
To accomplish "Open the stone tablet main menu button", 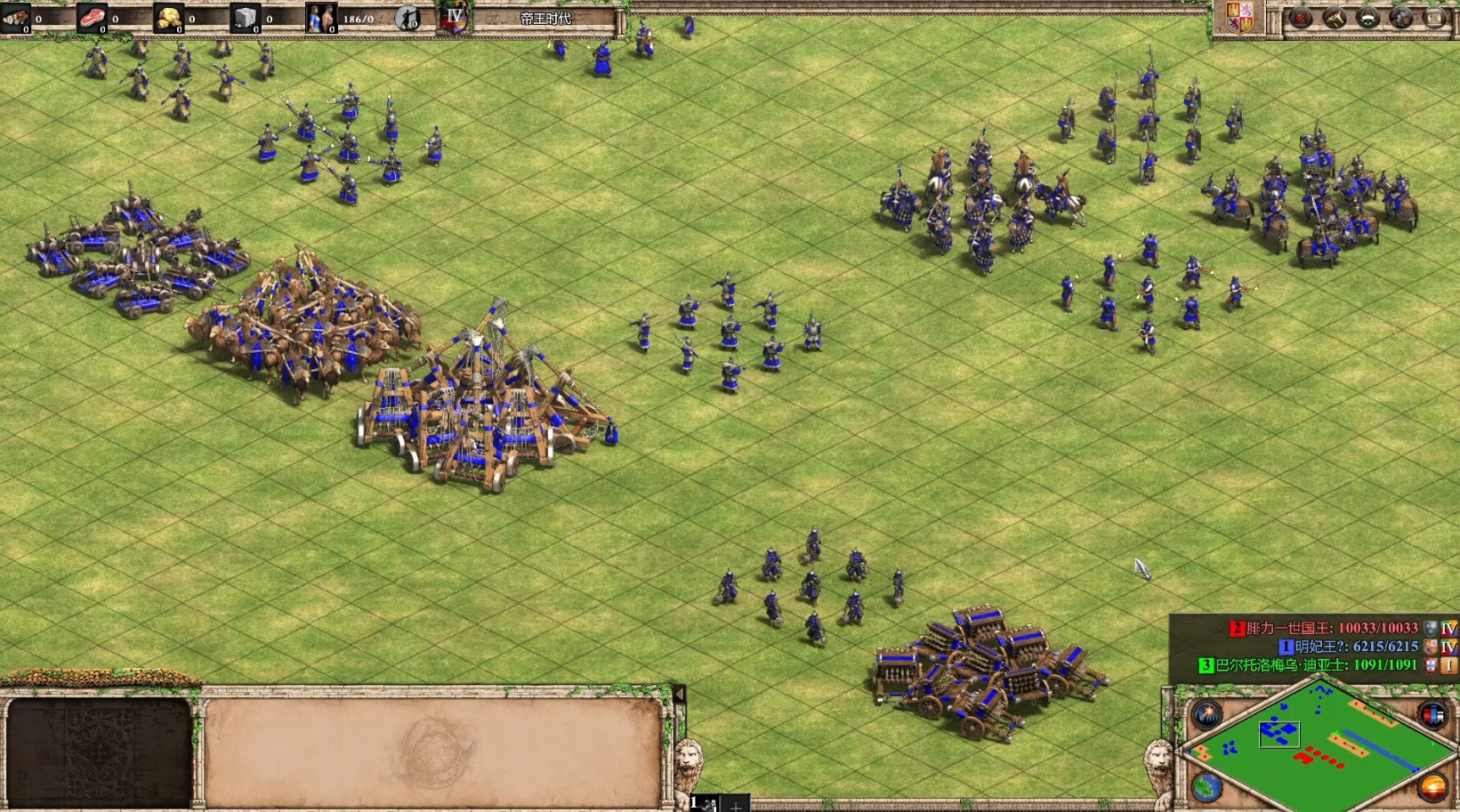I will pos(1434,18).
